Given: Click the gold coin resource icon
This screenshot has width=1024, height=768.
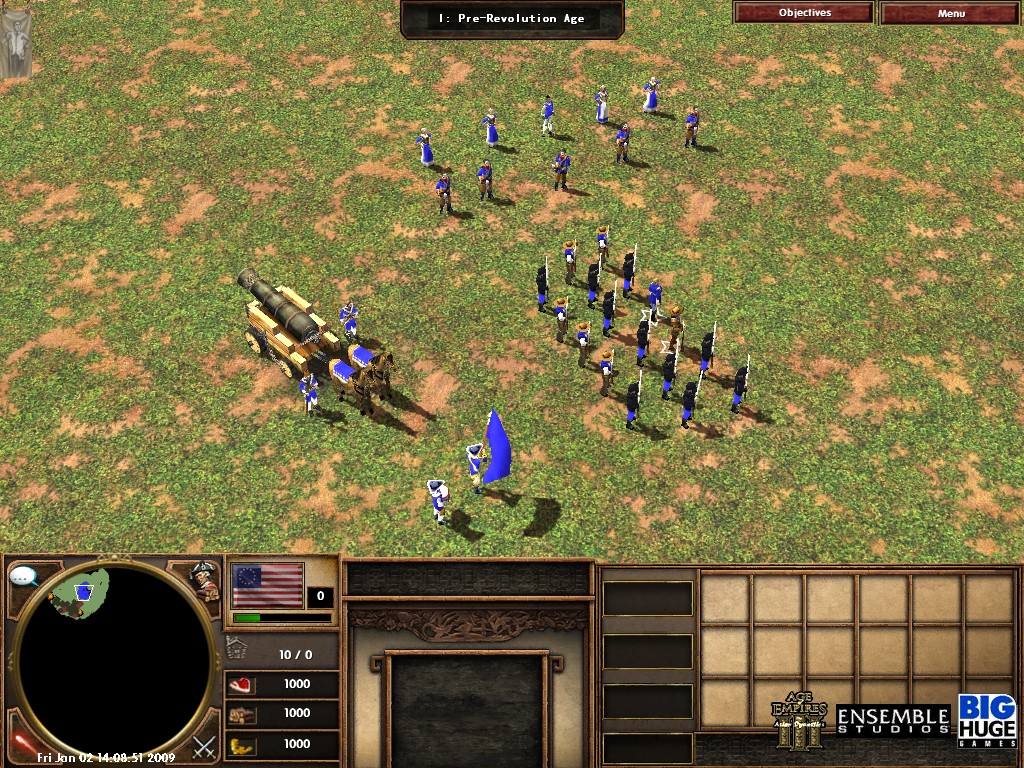Looking at the screenshot, I should tap(242, 744).
